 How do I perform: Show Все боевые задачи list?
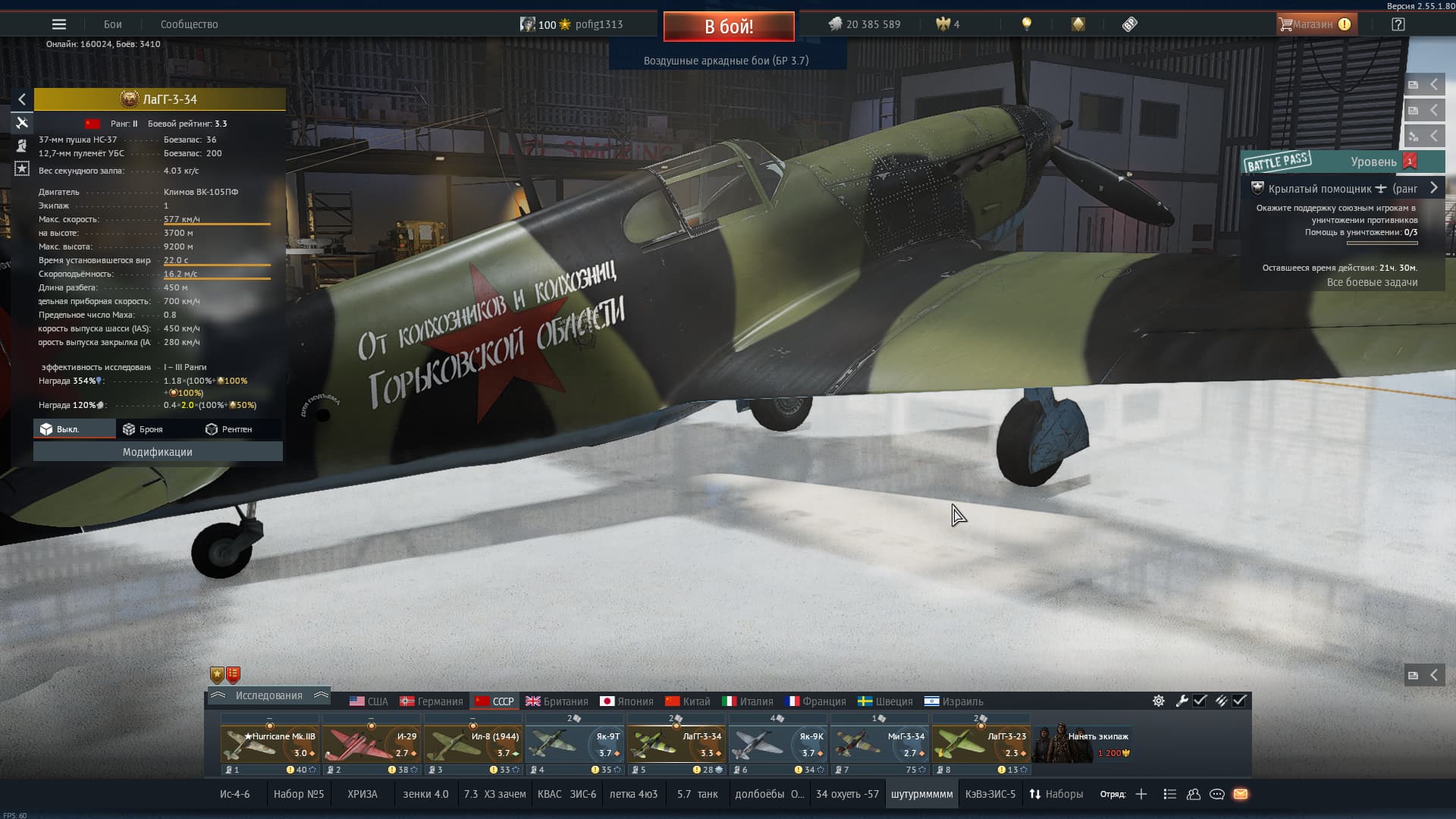[1372, 282]
